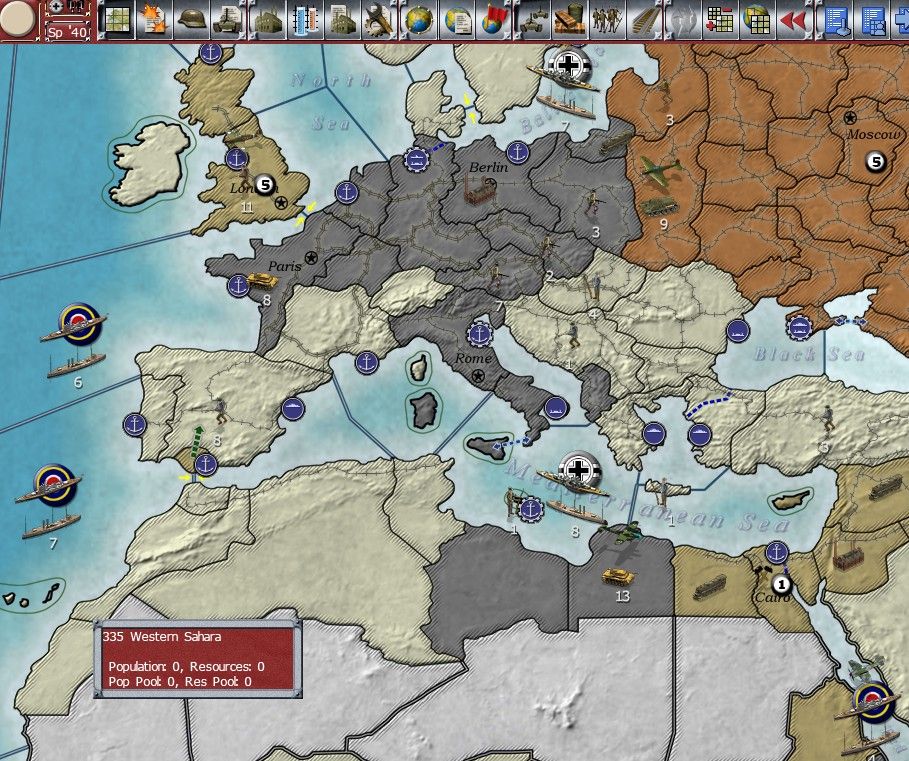Toggle the grid with plus and minus icon
This screenshot has height=761, width=909.
[x=718, y=19]
